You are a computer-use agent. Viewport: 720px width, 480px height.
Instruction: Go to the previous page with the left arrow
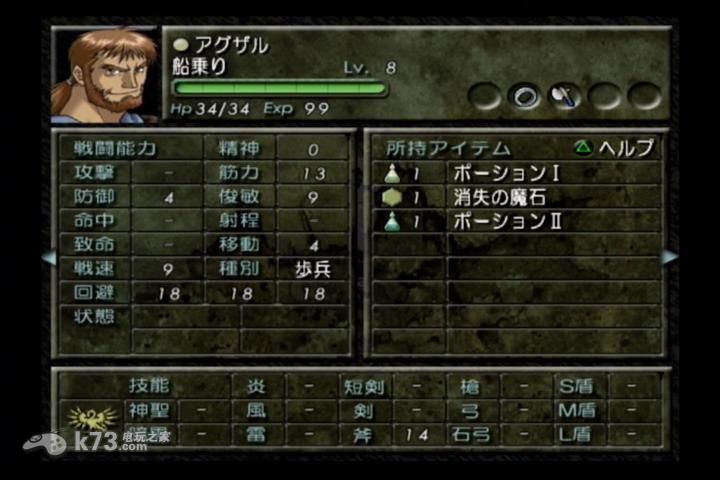(x=47, y=258)
